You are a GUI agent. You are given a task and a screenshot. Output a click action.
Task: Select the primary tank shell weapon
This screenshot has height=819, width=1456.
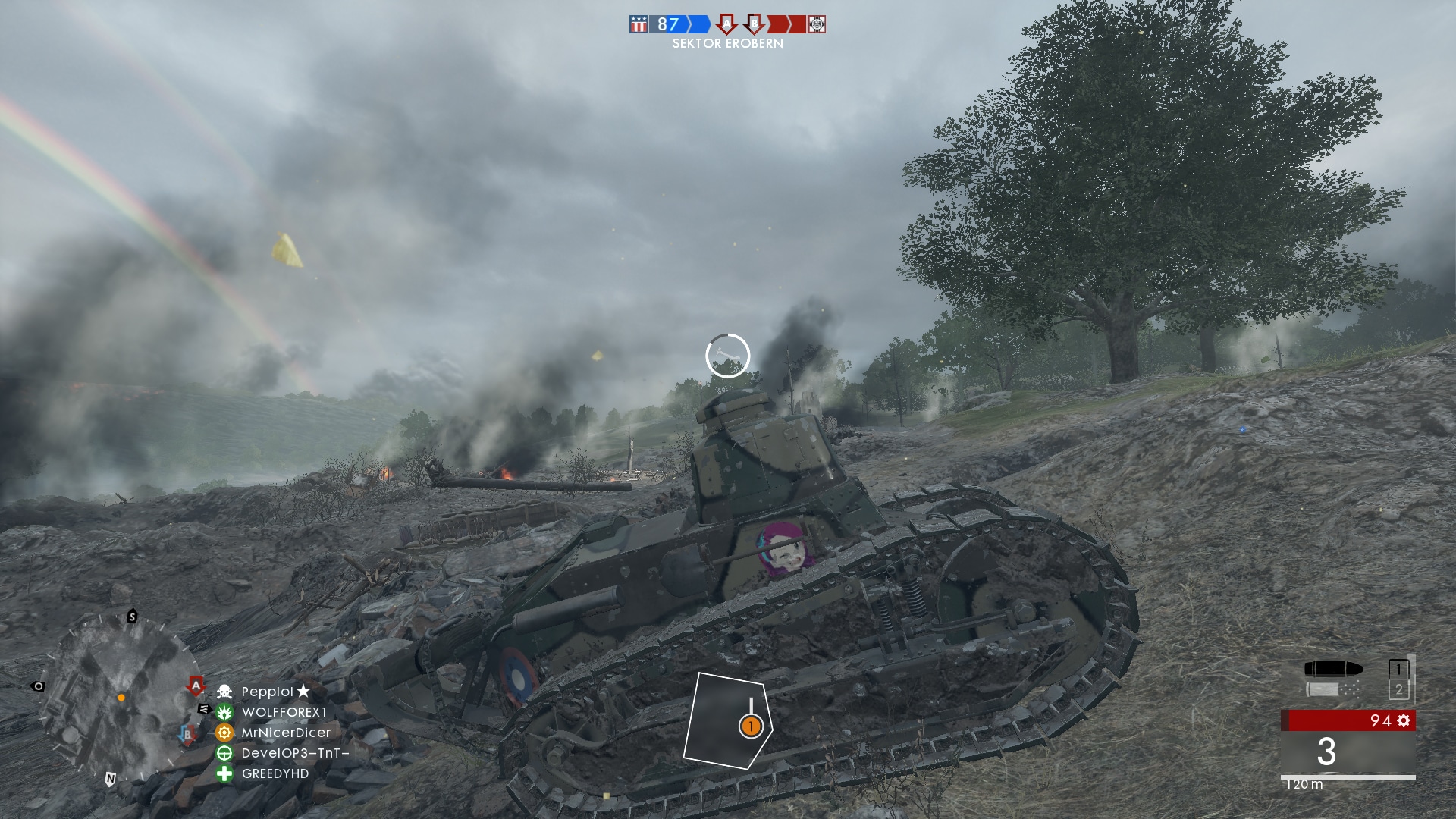point(1334,669)
